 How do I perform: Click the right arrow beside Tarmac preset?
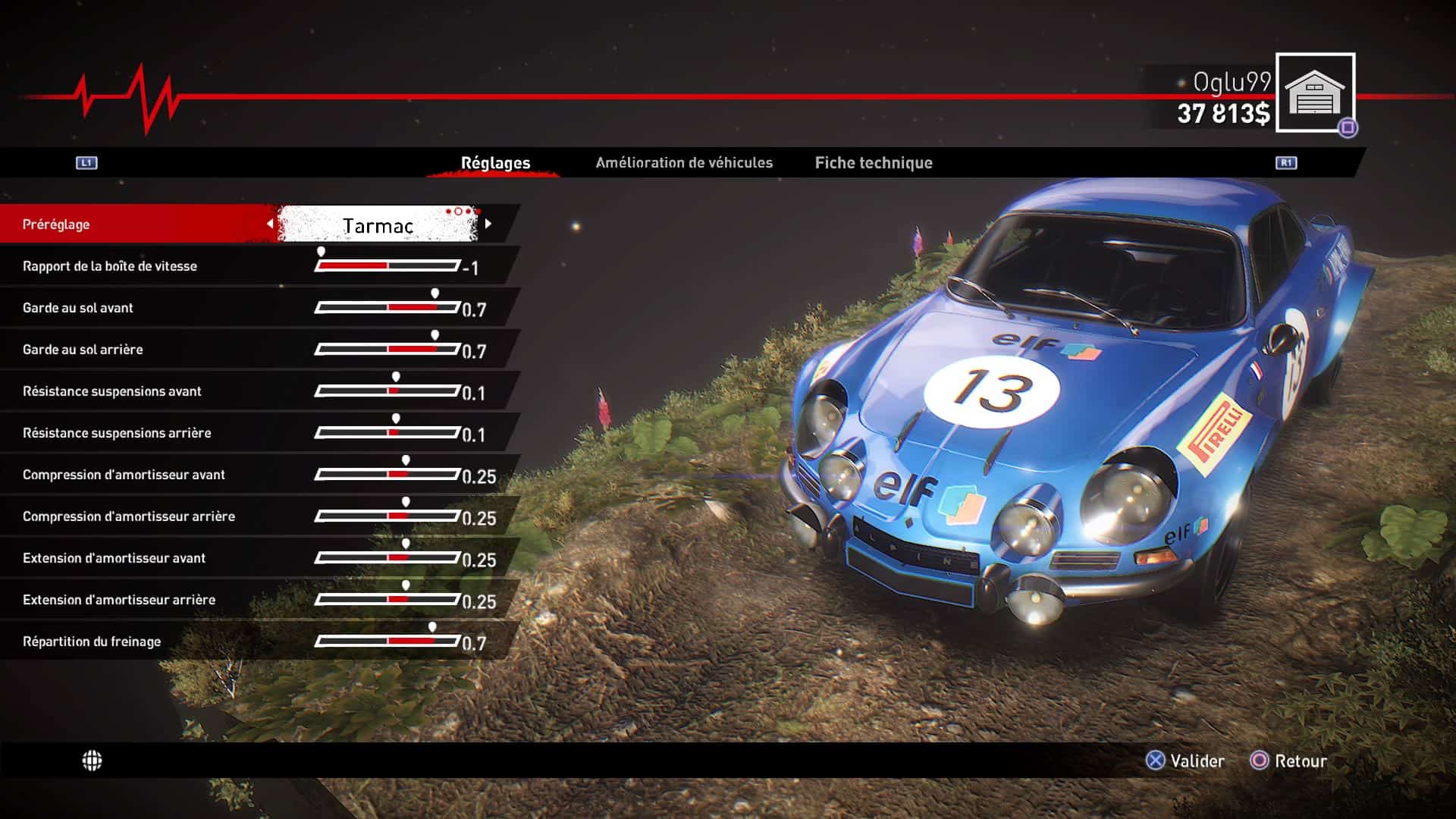click(488, 224)
